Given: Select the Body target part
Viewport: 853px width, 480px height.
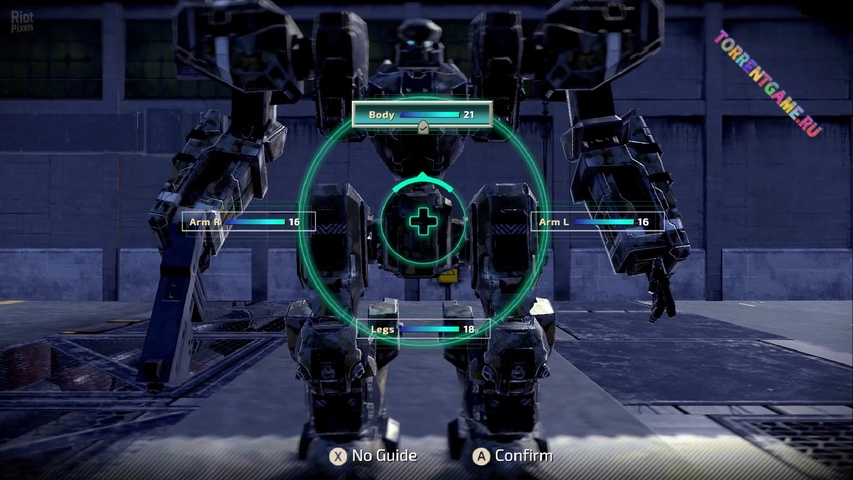Looking at the screenshot, I should (422, 115).
